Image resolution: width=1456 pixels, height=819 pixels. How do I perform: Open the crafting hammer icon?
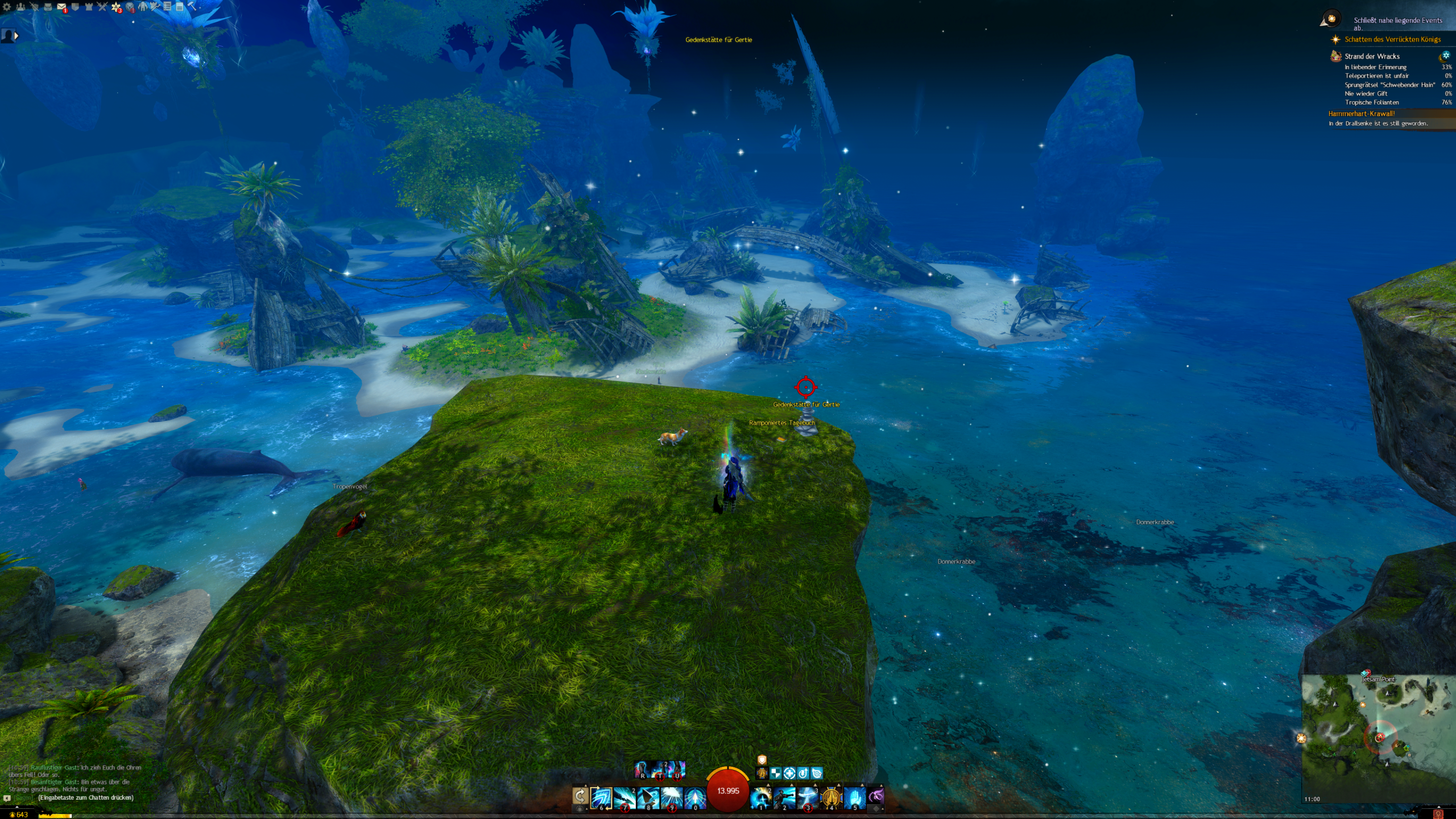192,7
